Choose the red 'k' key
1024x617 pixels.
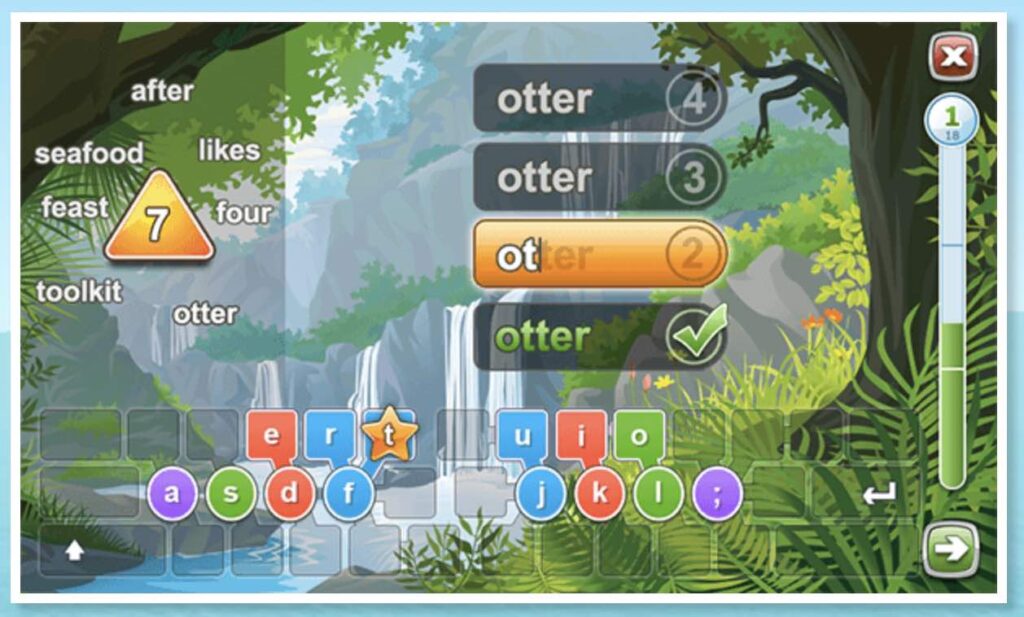[x=600, y=494]
